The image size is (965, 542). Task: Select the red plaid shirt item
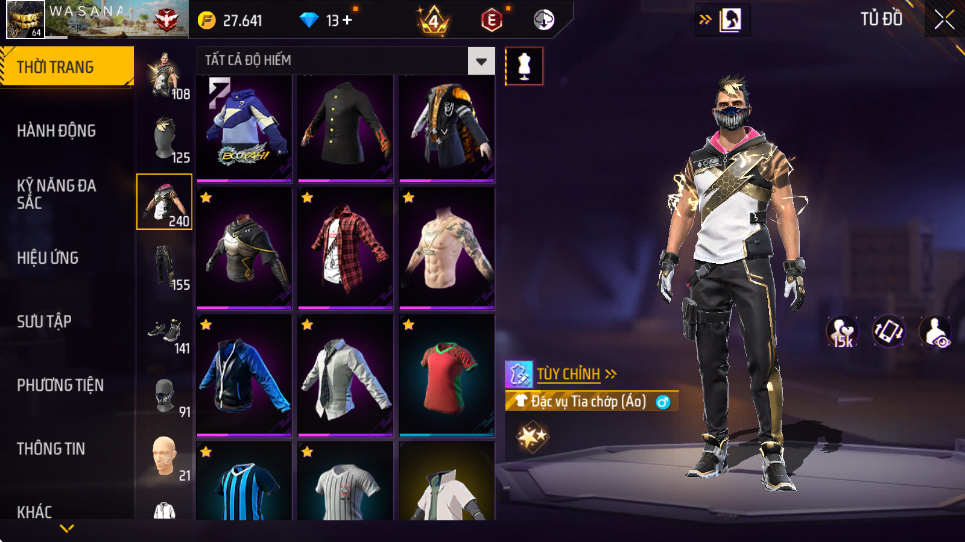346,247
